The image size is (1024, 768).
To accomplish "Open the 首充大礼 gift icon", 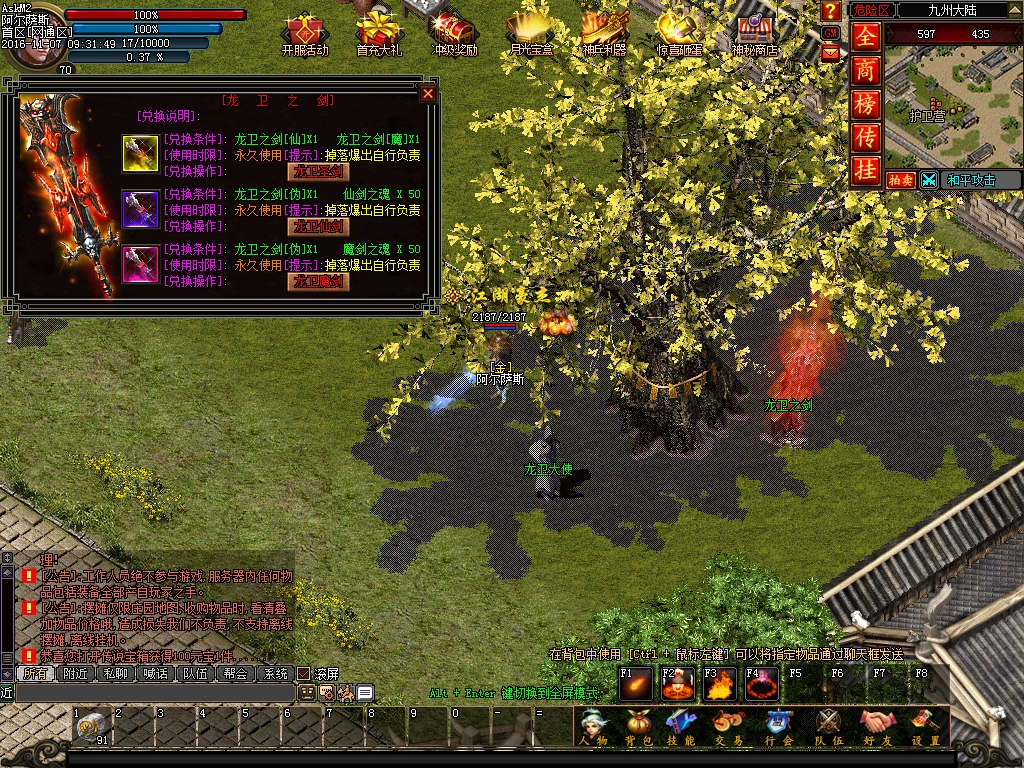I will point(379,33).
